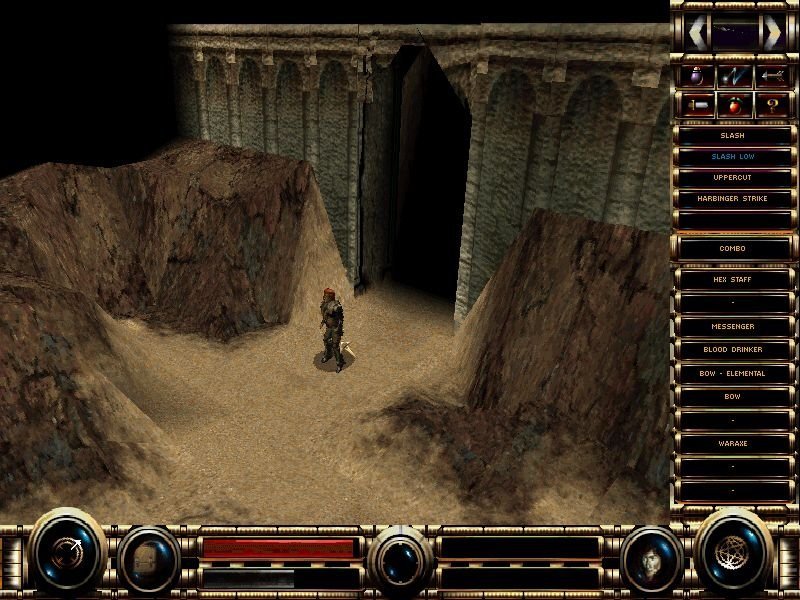Screen dimensions: 800x600
Task: Equip the Bow - Elemental weapon
Action: 733,373
